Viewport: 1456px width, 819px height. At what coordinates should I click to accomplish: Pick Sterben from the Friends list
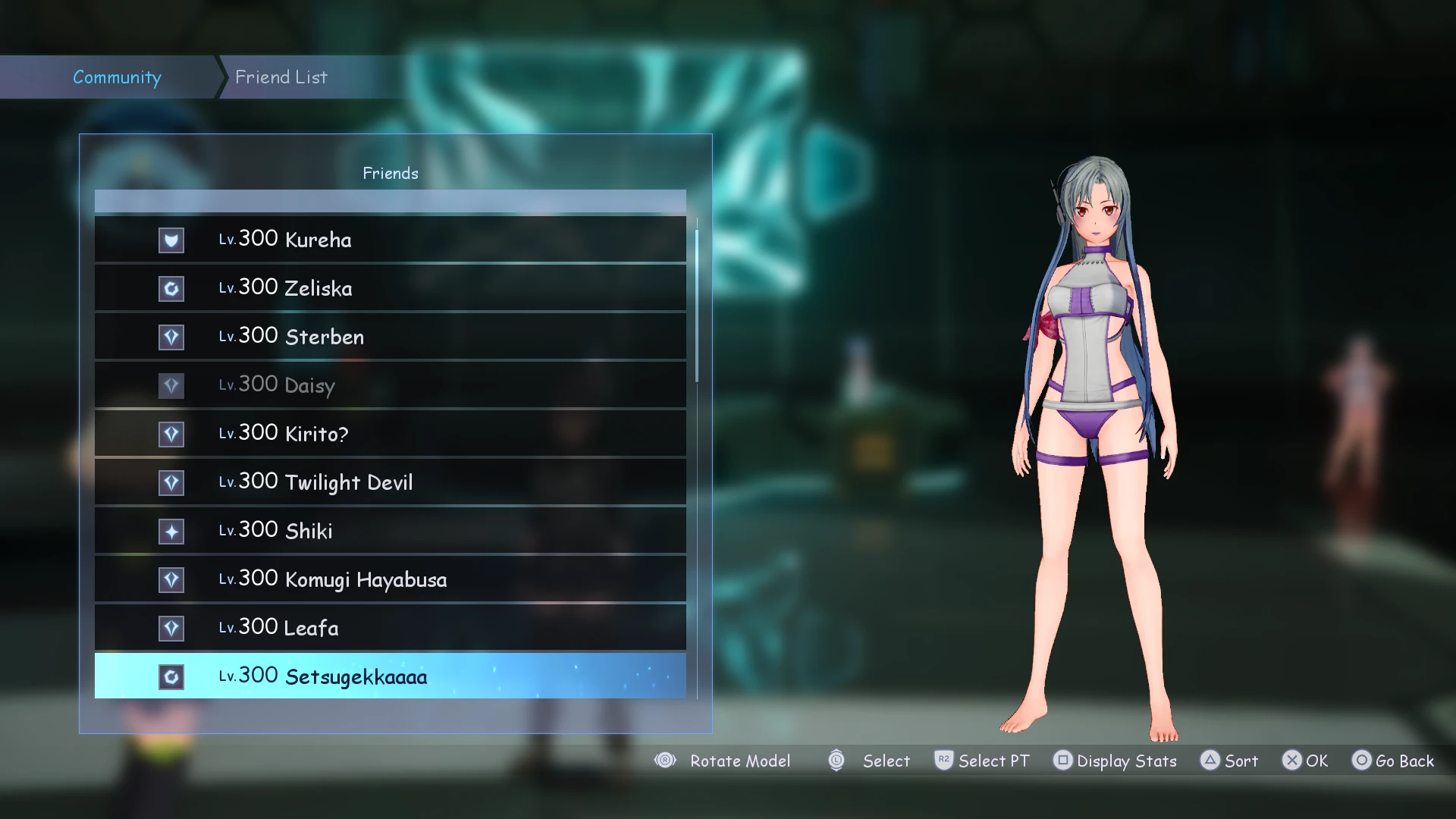pos(390,337)
